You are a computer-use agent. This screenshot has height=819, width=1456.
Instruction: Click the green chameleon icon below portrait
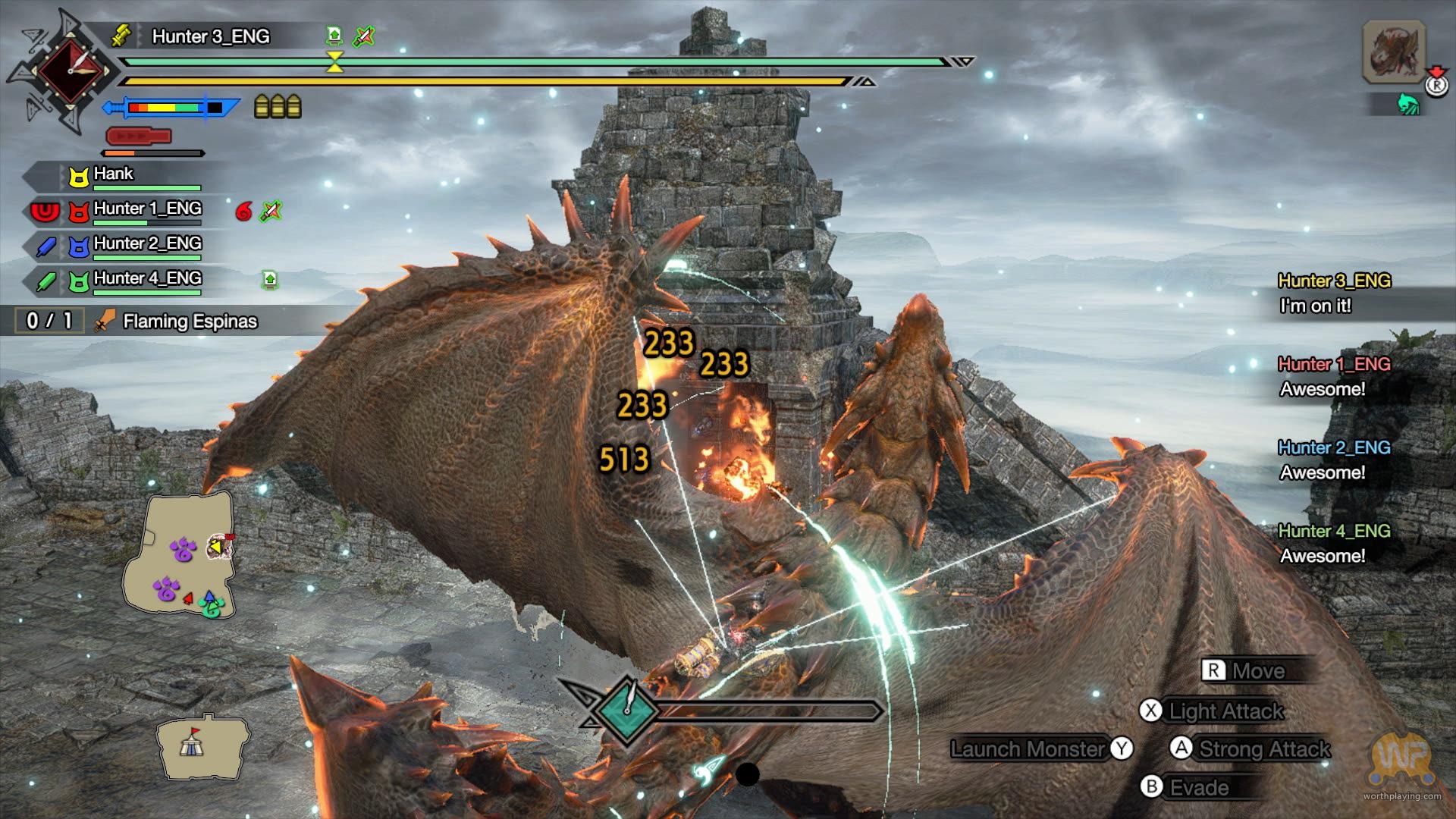point(1407,104)
